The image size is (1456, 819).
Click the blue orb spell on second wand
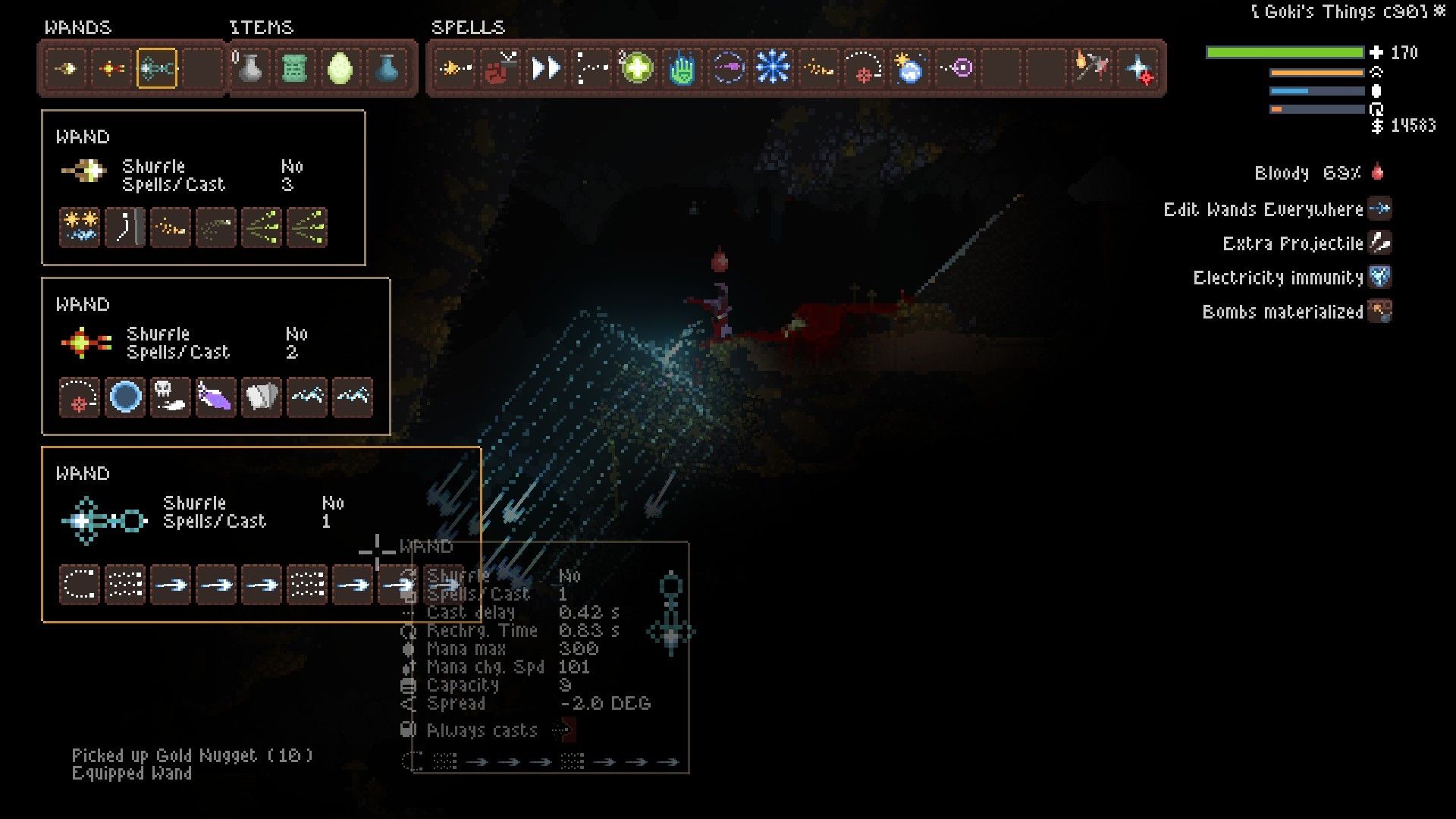click(125, 397)
